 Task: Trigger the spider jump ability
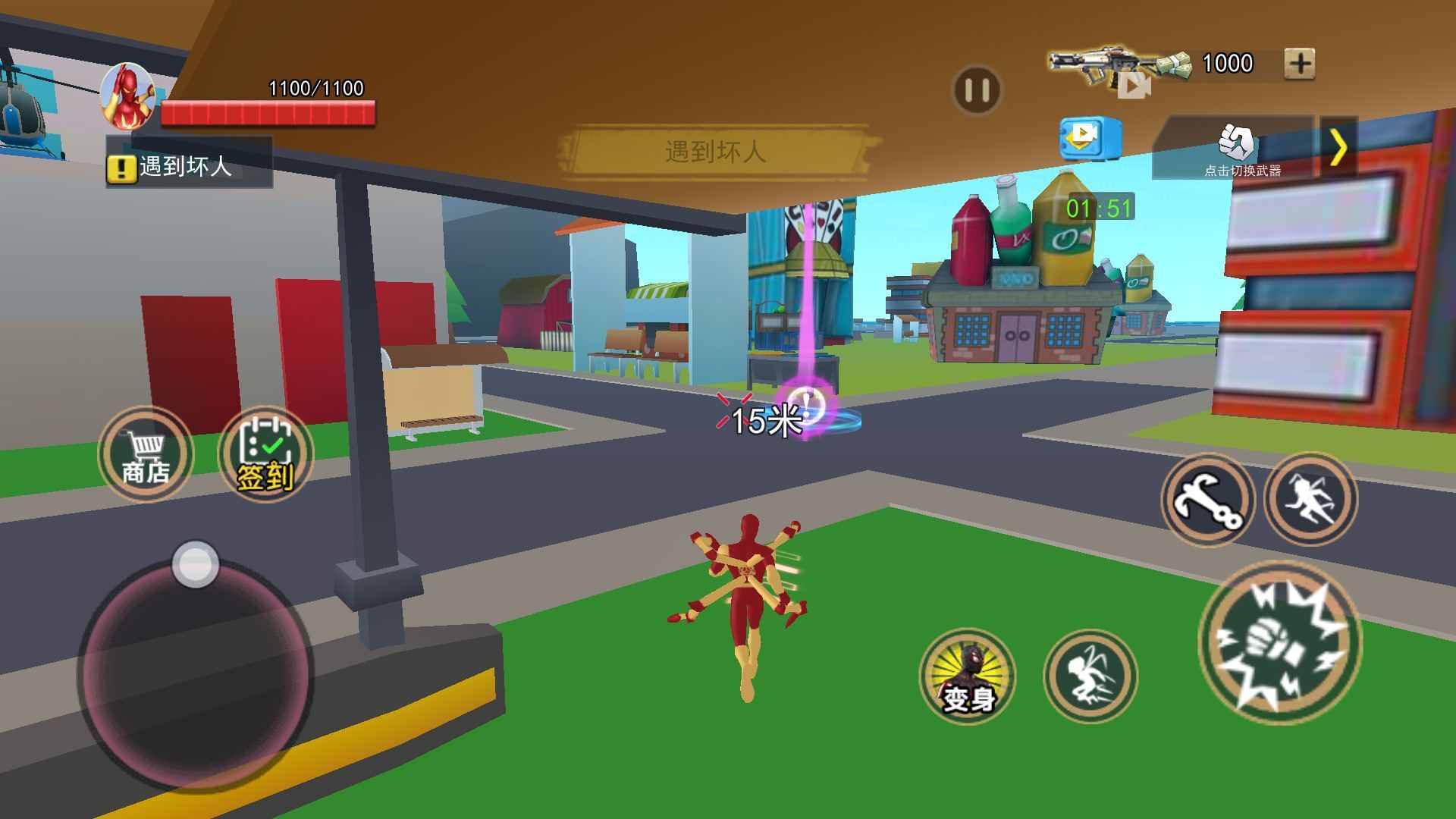(x=1310, y=498)
